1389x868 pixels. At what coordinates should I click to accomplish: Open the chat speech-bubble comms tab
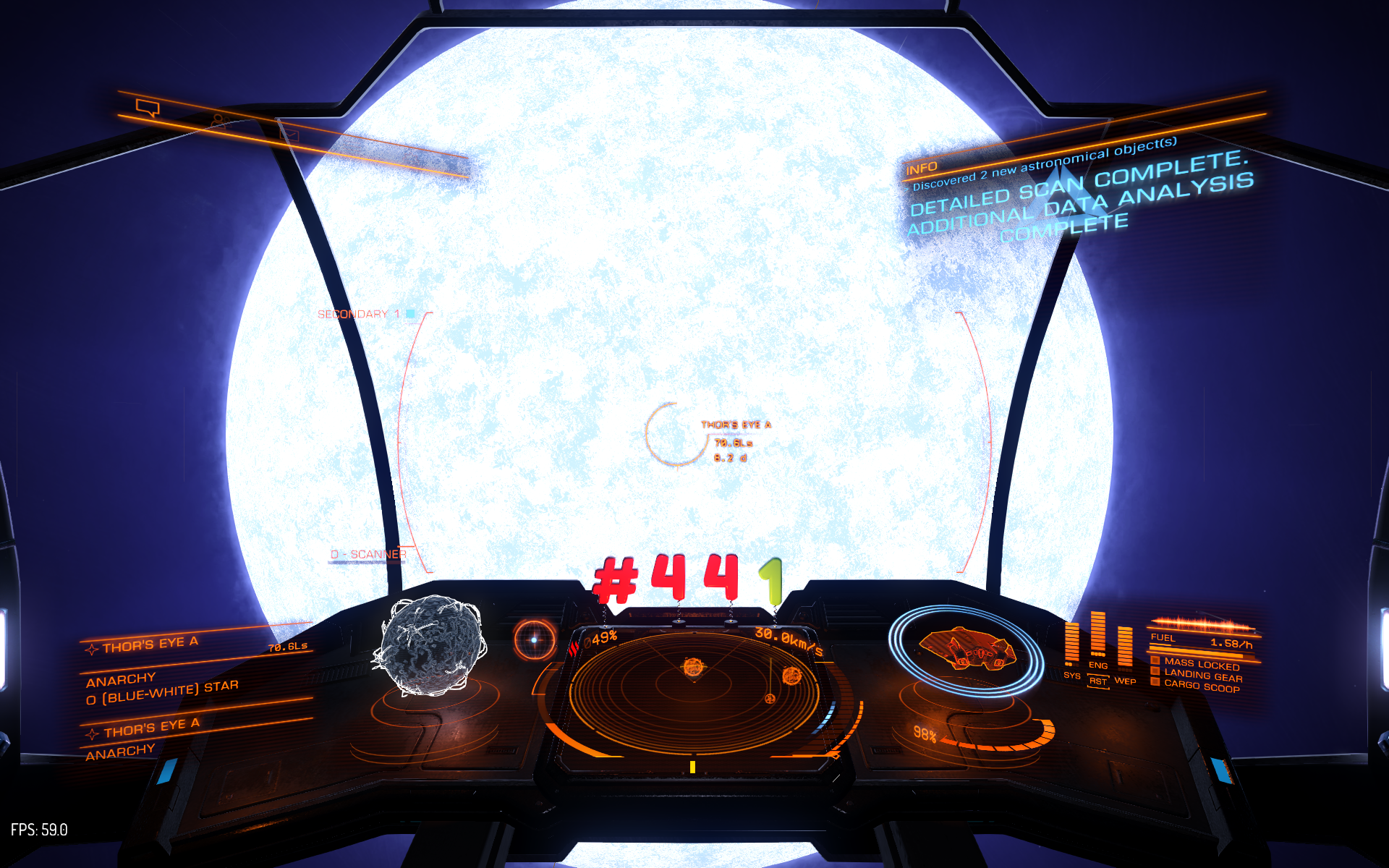148,109
